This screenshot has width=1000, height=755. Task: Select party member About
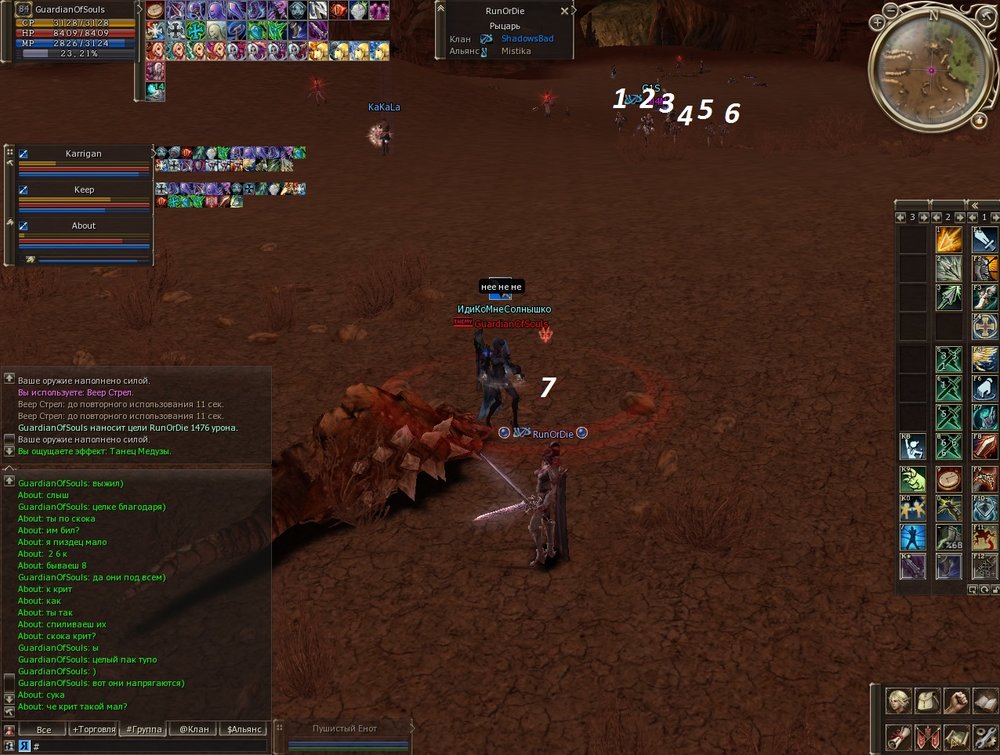[x=83, y=226]
